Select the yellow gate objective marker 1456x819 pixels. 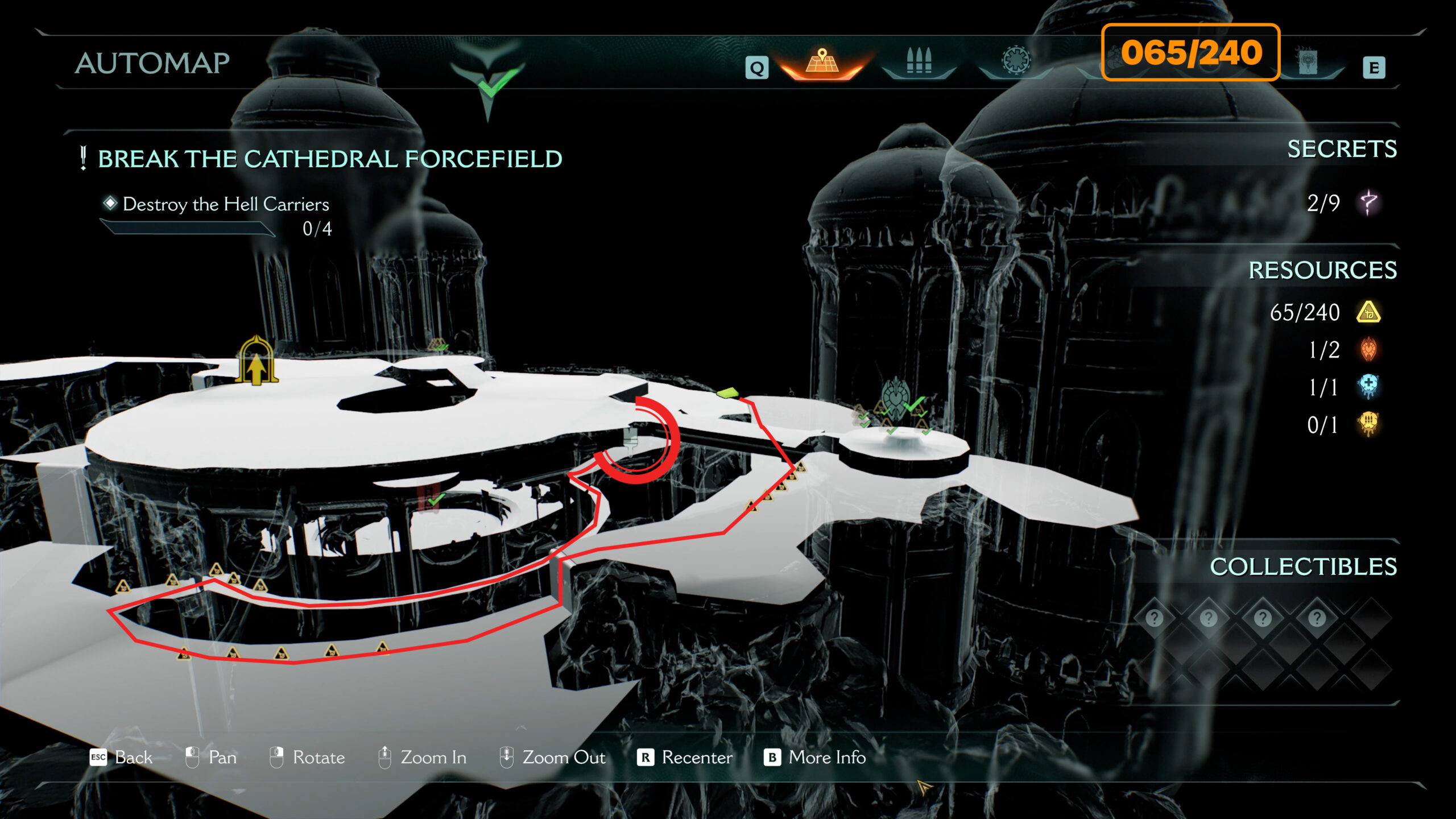pyautogui.click(x=257, y=362)
